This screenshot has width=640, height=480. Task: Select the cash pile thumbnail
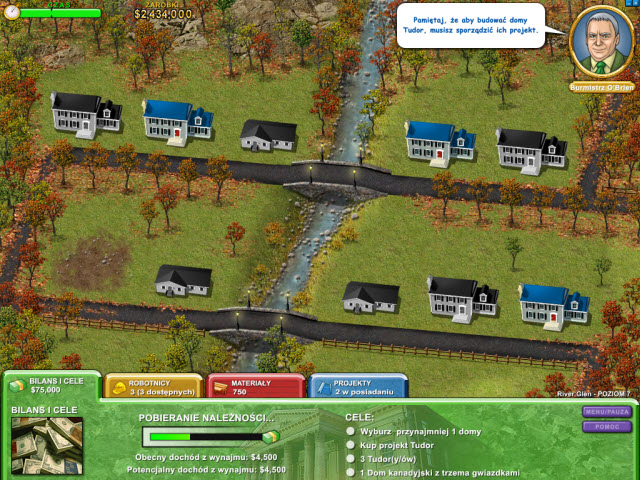pos(47,446)
